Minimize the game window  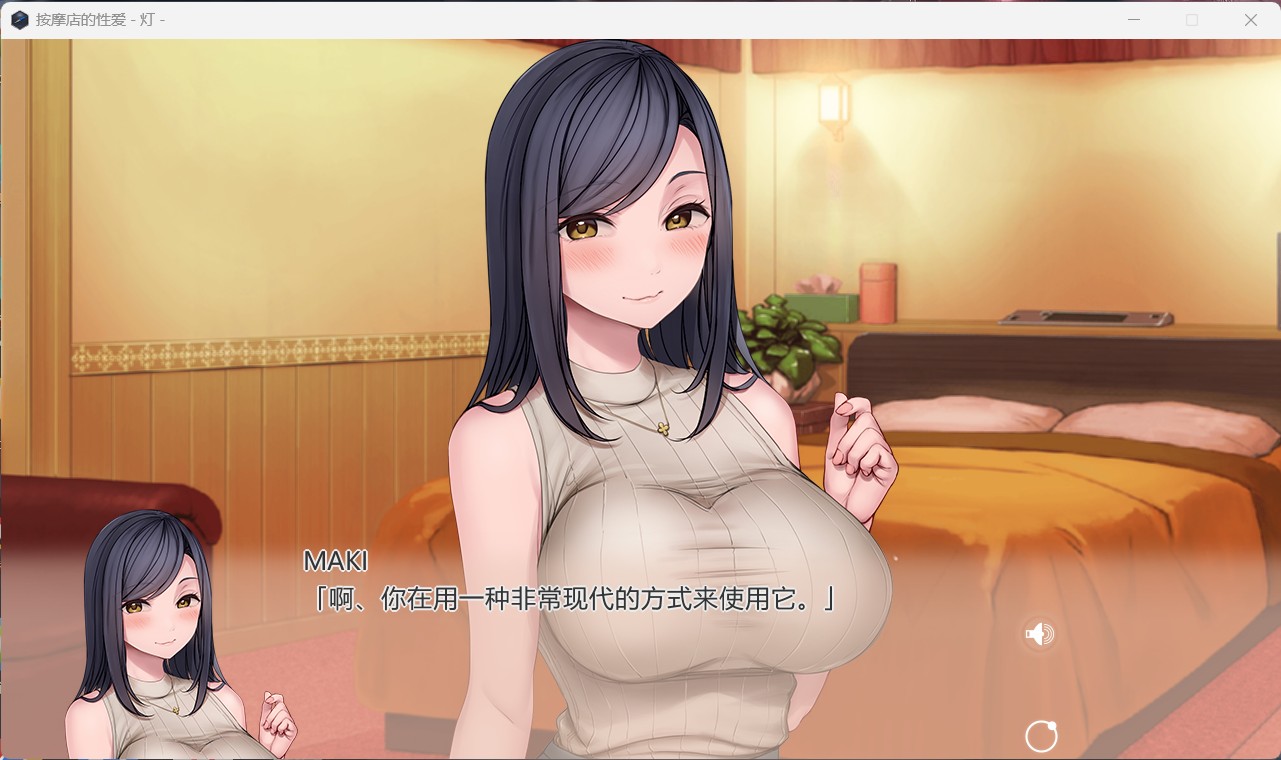coord(1133,20)
